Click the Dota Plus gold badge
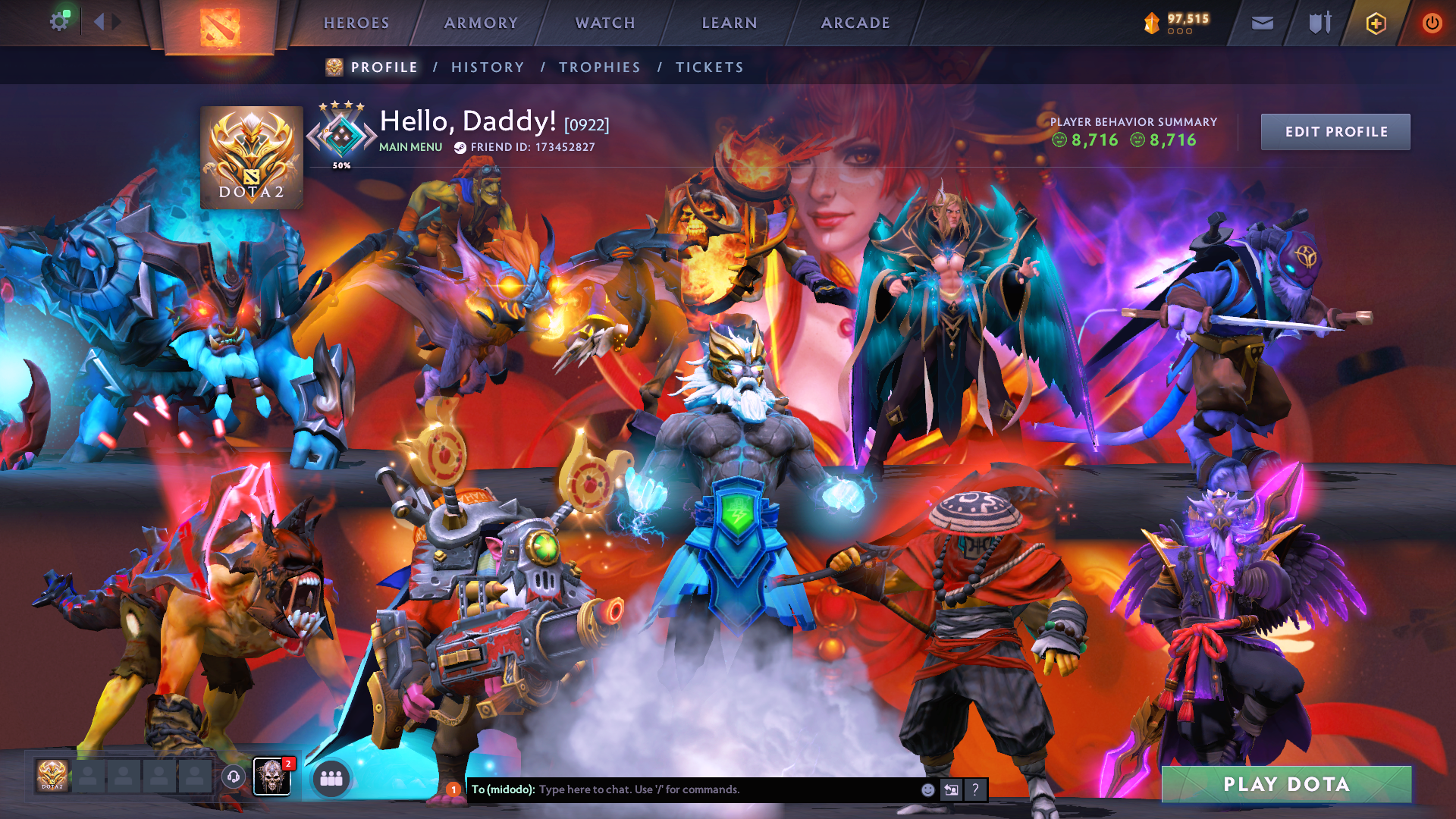The height and width of the screenshot is (819, 1456). tap(1376, 24)
